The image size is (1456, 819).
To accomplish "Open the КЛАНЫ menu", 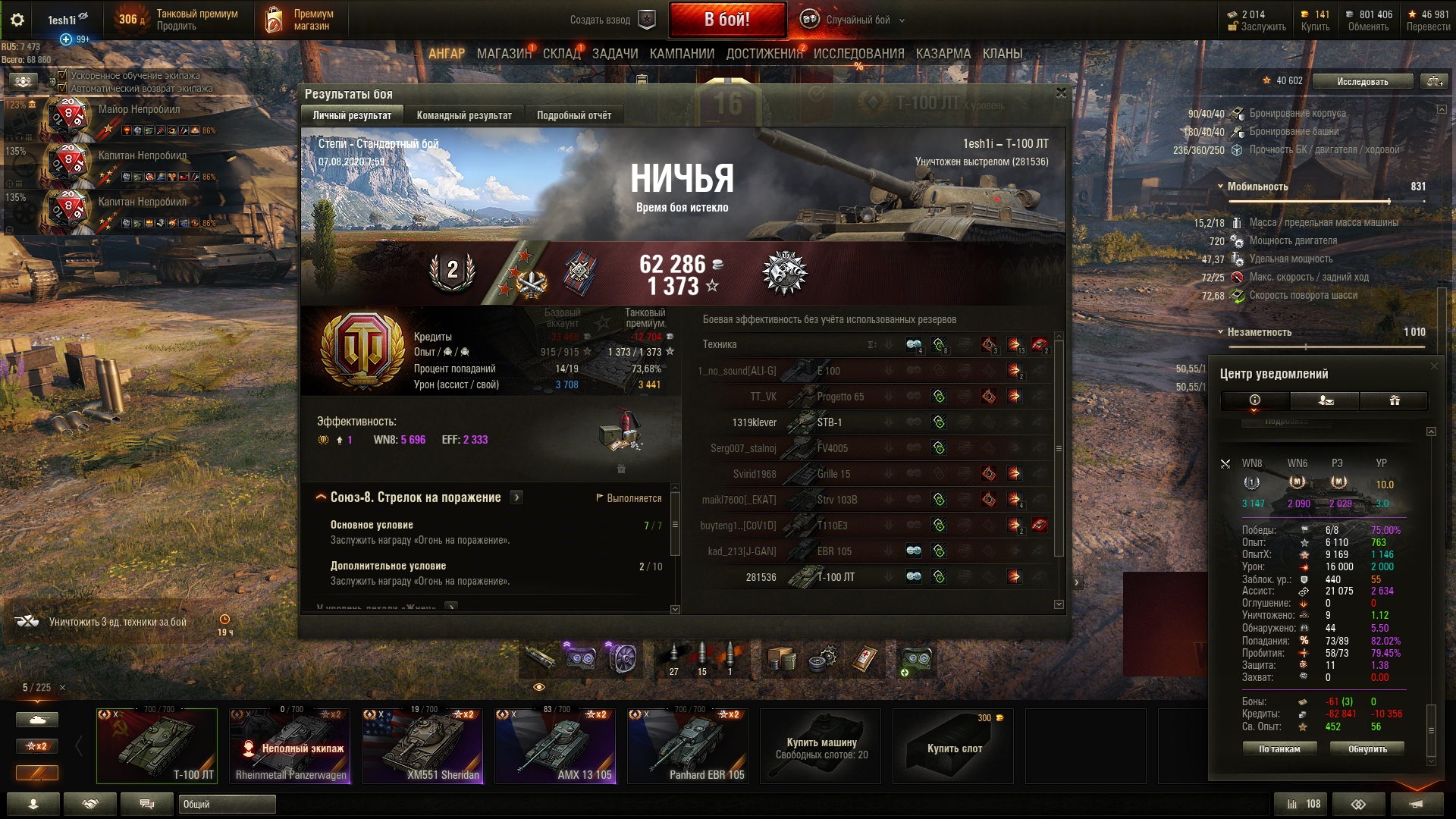I will coord(1003,54).
